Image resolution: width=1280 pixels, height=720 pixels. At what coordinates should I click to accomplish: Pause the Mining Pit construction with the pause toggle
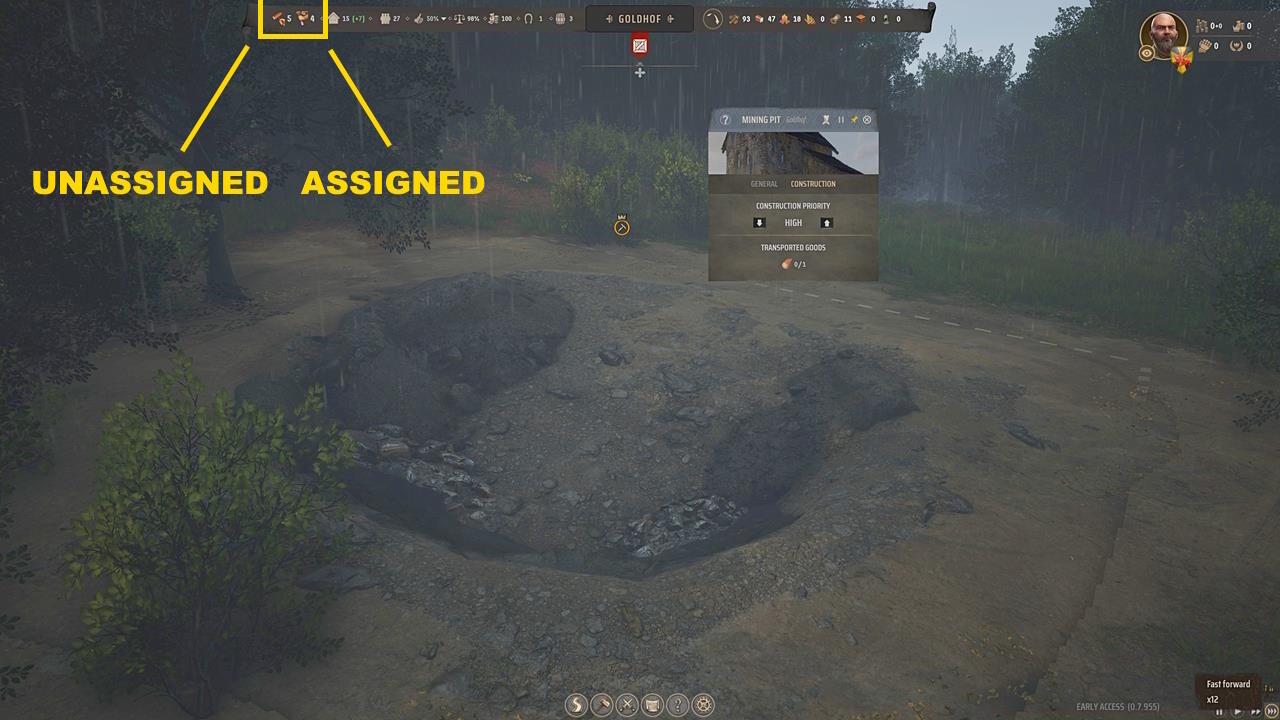840,120
